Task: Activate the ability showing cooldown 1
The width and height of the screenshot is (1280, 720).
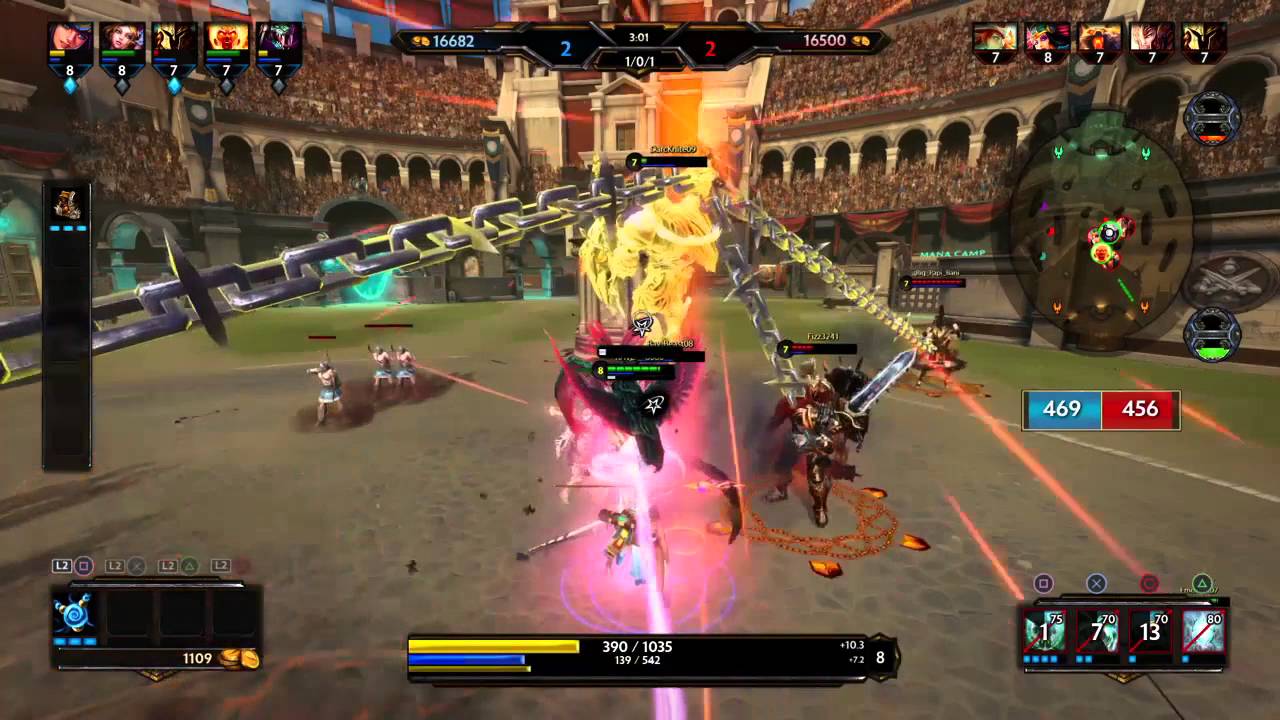Action: pyautogui.click(x=1044, y=631)
